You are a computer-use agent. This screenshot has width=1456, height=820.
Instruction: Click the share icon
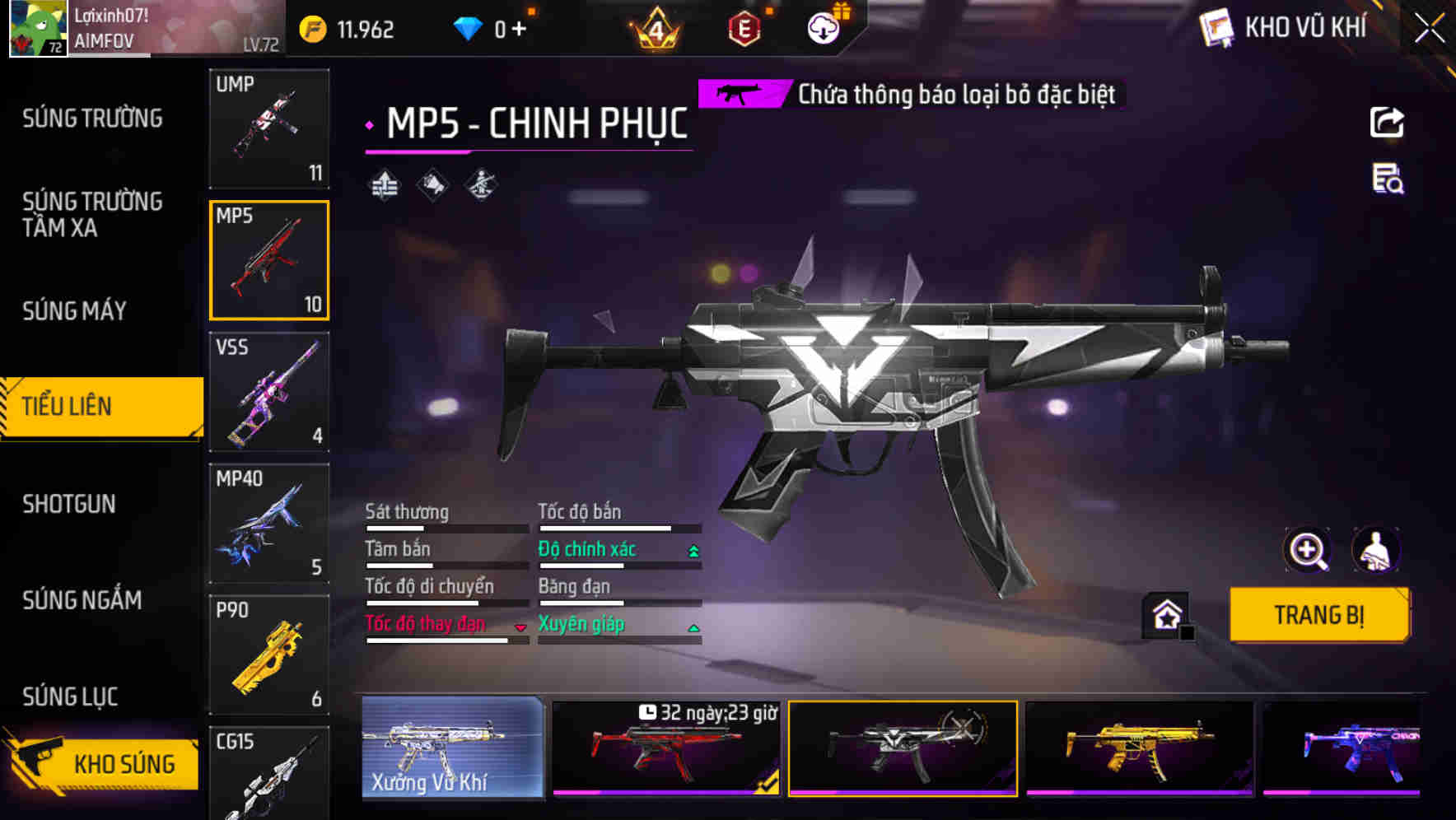pyautogui.click(x=1387, y=123)
